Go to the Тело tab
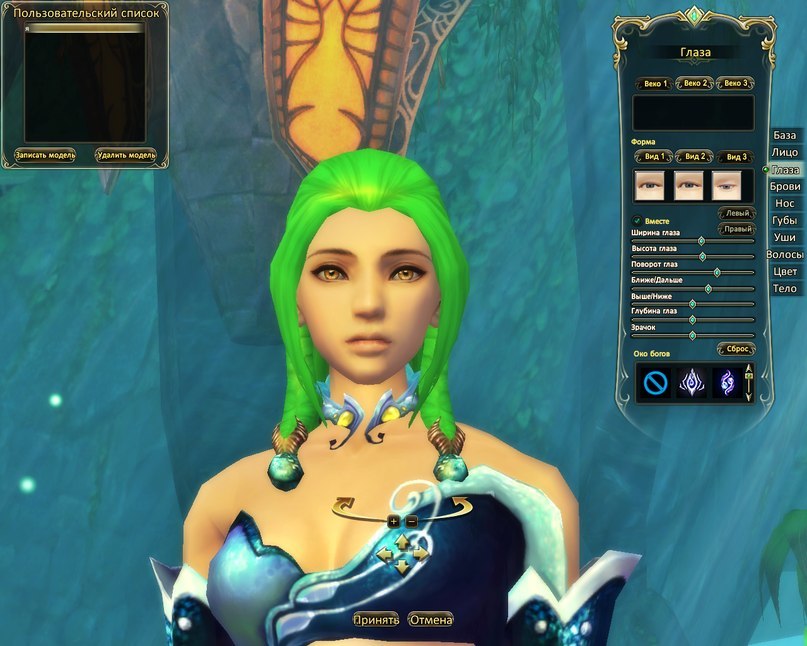Screen dimensions: 807x646 coord(785,289)
